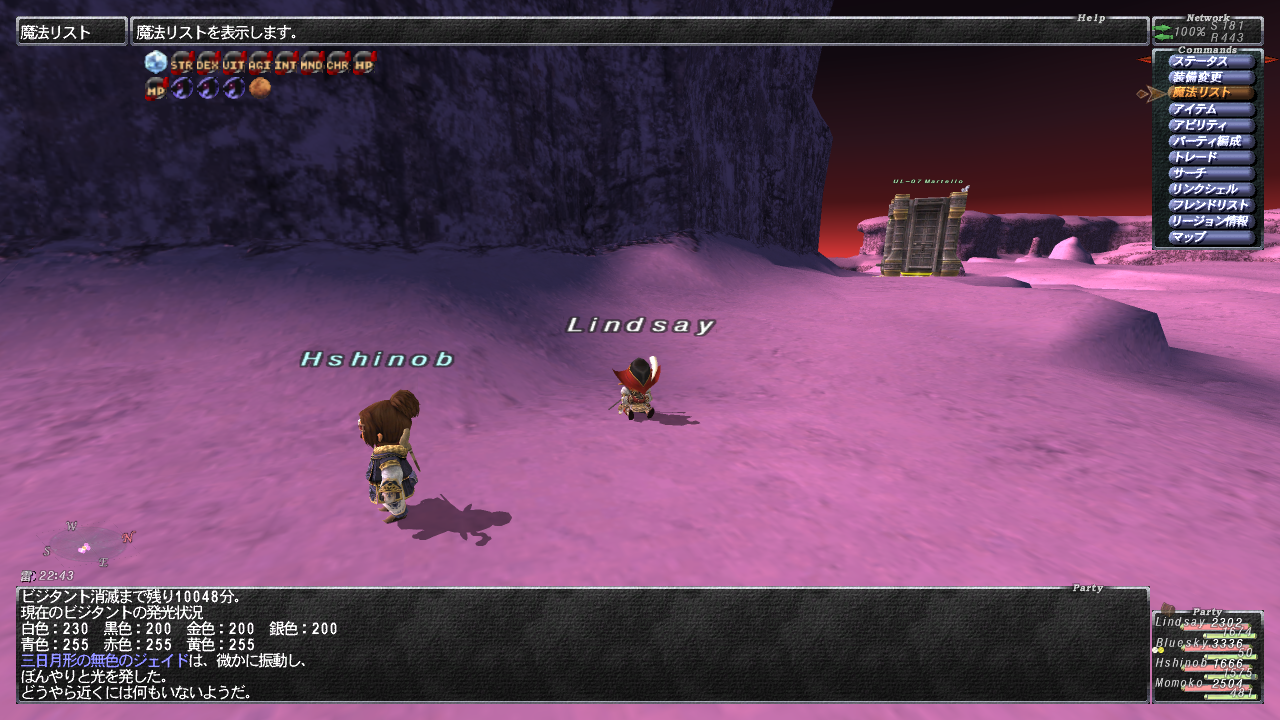Screen dimensions: 1280x720
Task: Open the highlighted 魔法リスト magic list
Action: point(1211,93)
